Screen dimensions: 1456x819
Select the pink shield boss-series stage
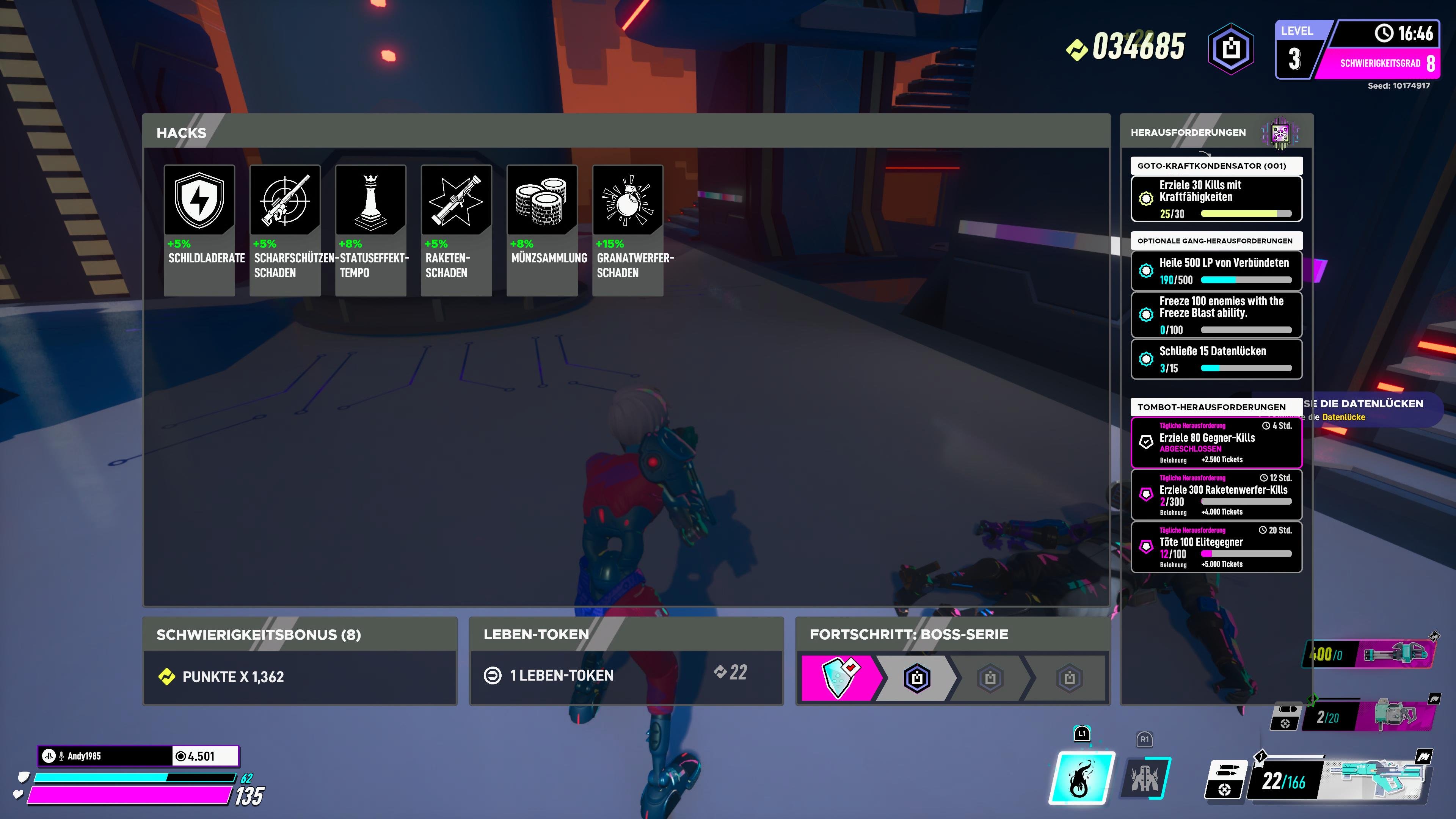point(840,677)
